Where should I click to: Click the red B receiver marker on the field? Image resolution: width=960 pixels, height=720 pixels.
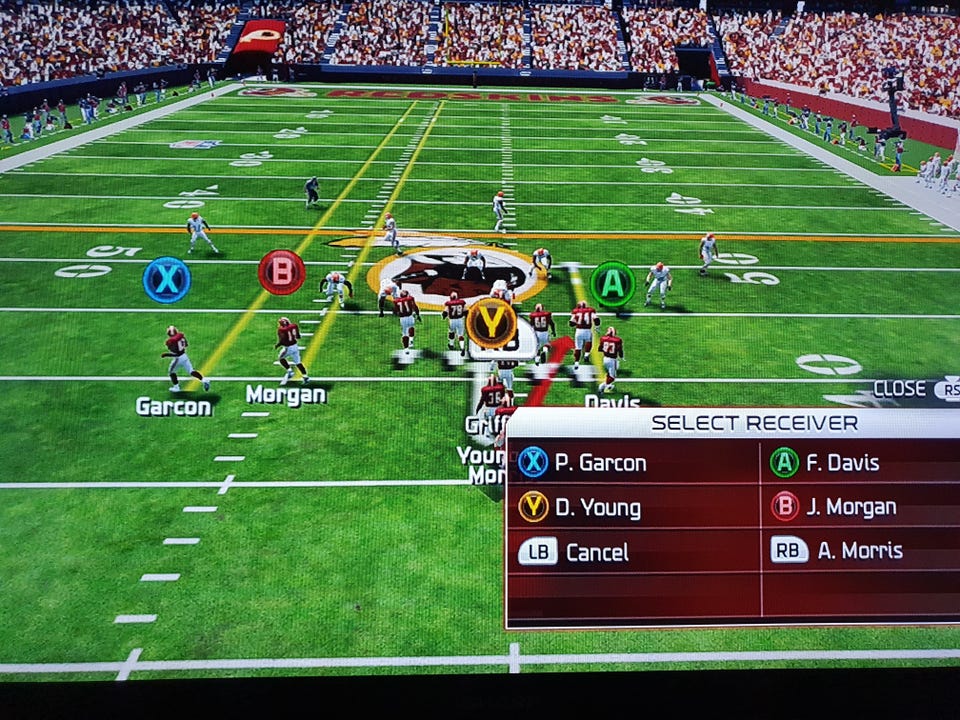(x=281, y=272)
